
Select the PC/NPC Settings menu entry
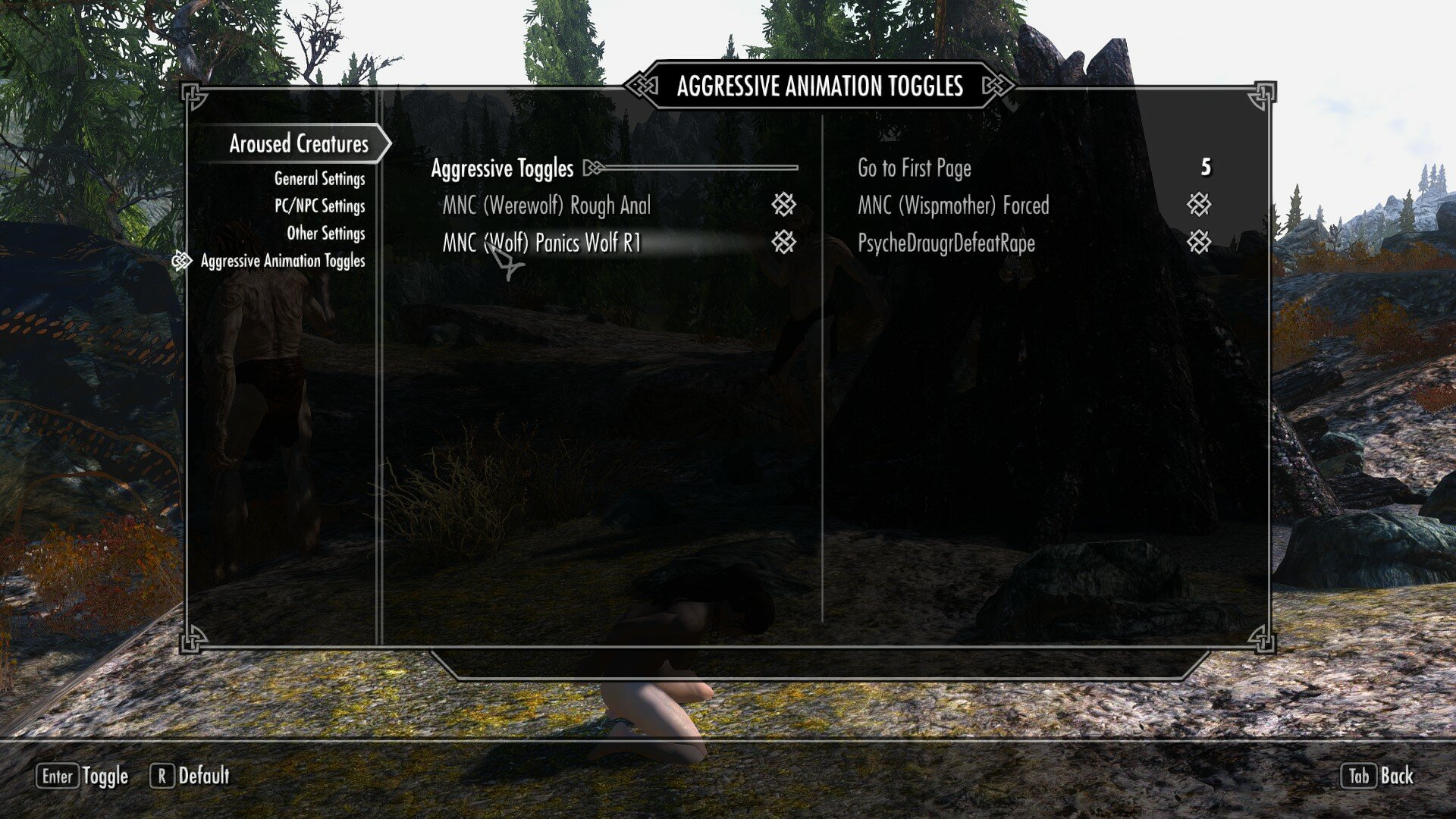tap(318, 206)
